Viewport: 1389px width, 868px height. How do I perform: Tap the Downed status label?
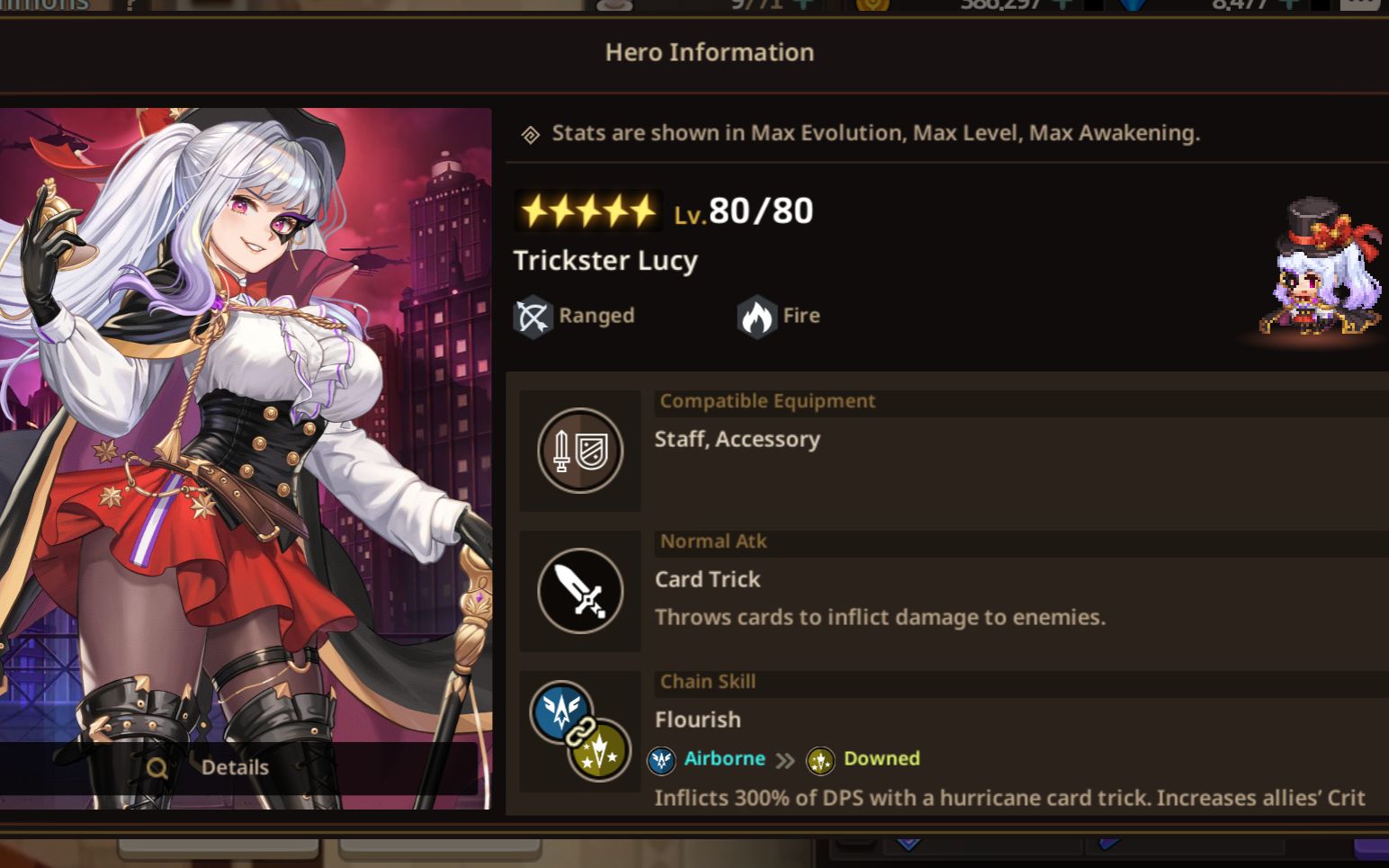click(x=881, y=759)
